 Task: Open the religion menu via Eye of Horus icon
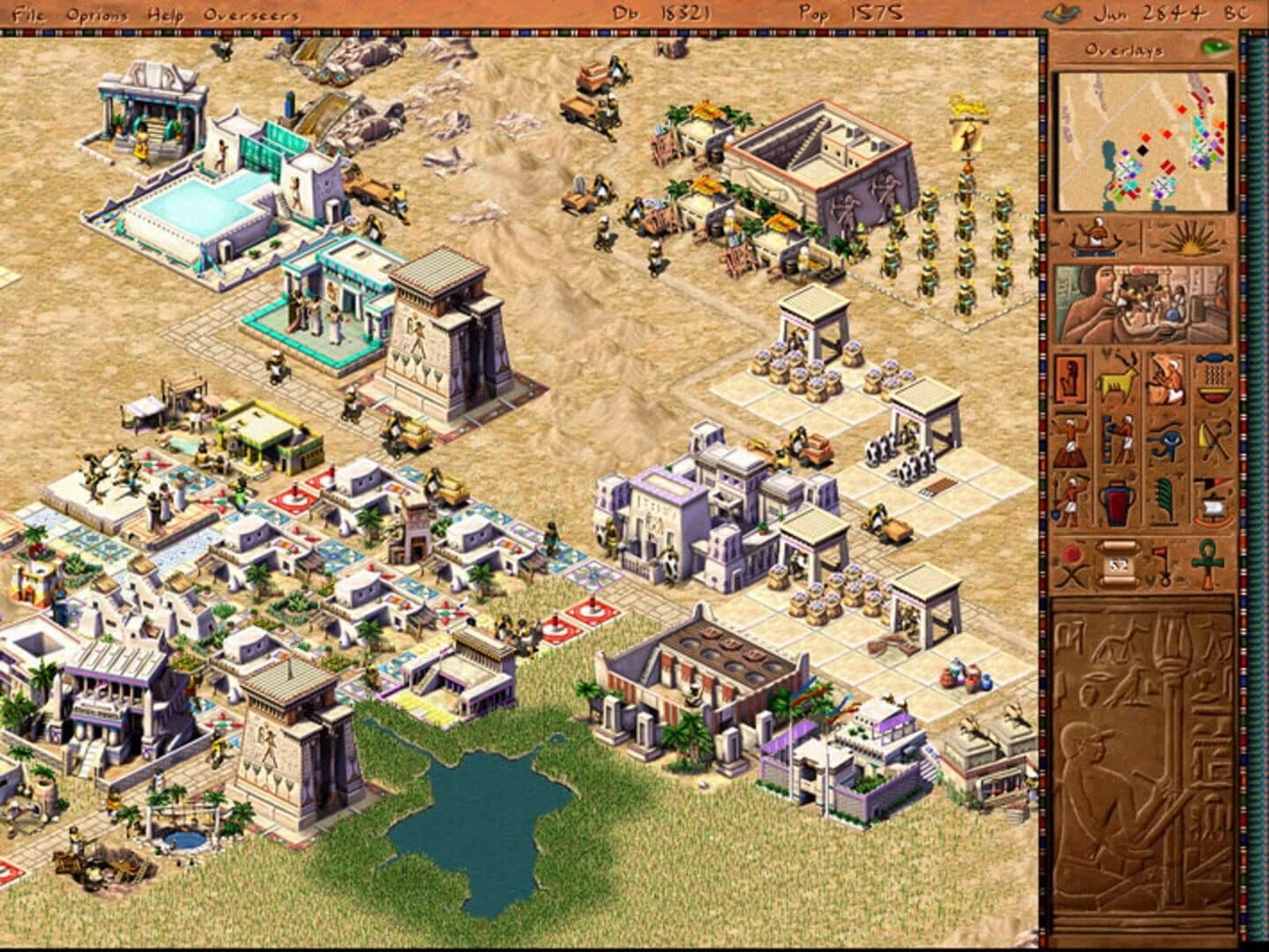tap(1165, 441)
